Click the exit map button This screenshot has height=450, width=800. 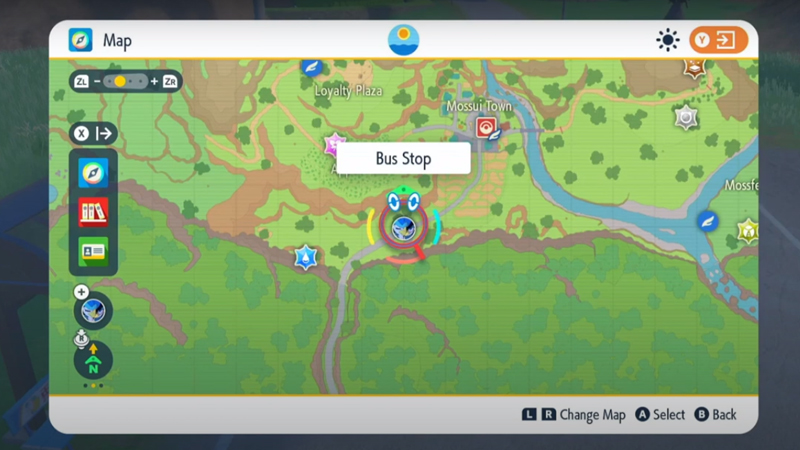718,40
